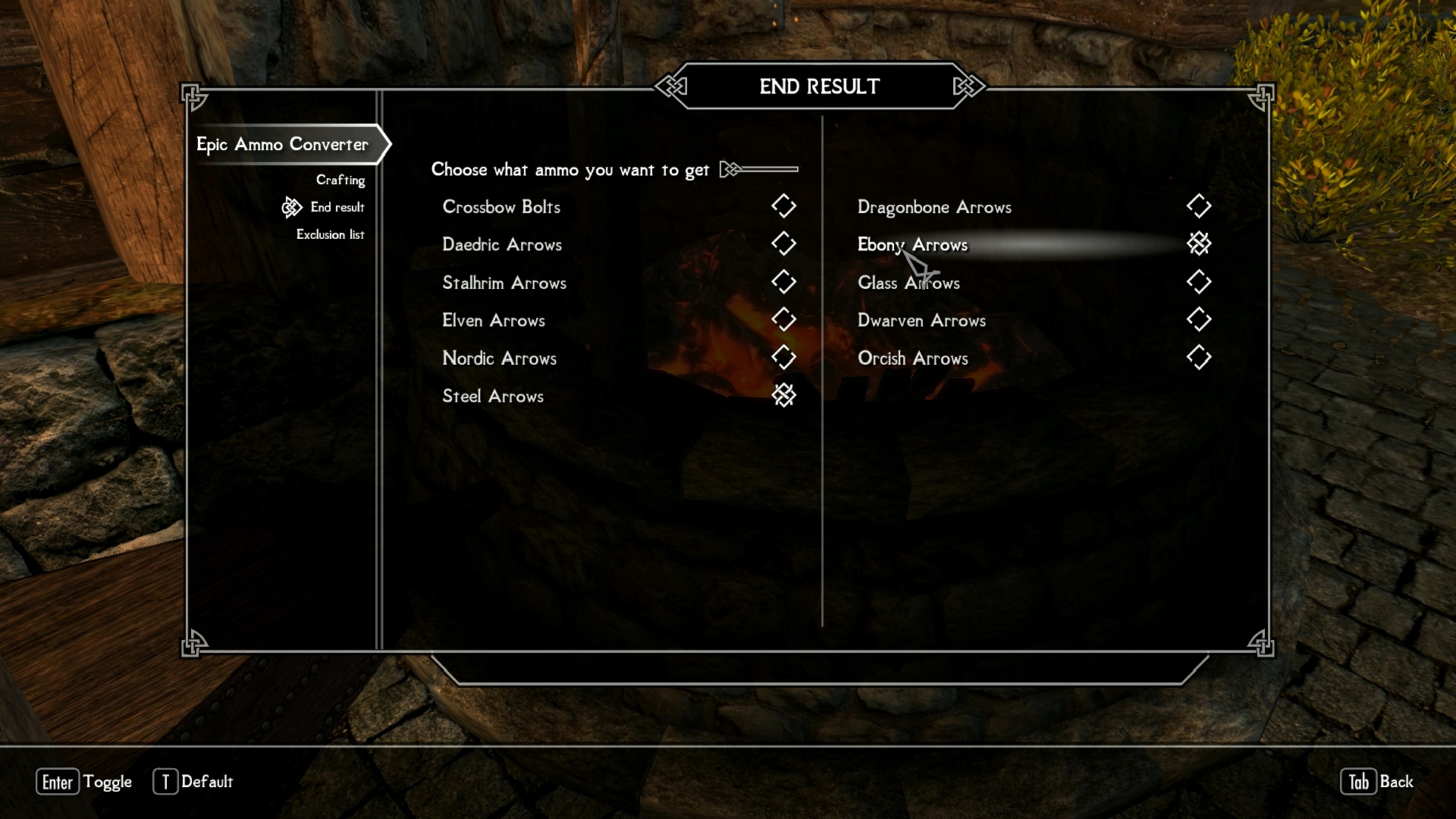1456x819 pixels.
Task: Choose Elven Arrows as output ammo
Action: [783, 320]
